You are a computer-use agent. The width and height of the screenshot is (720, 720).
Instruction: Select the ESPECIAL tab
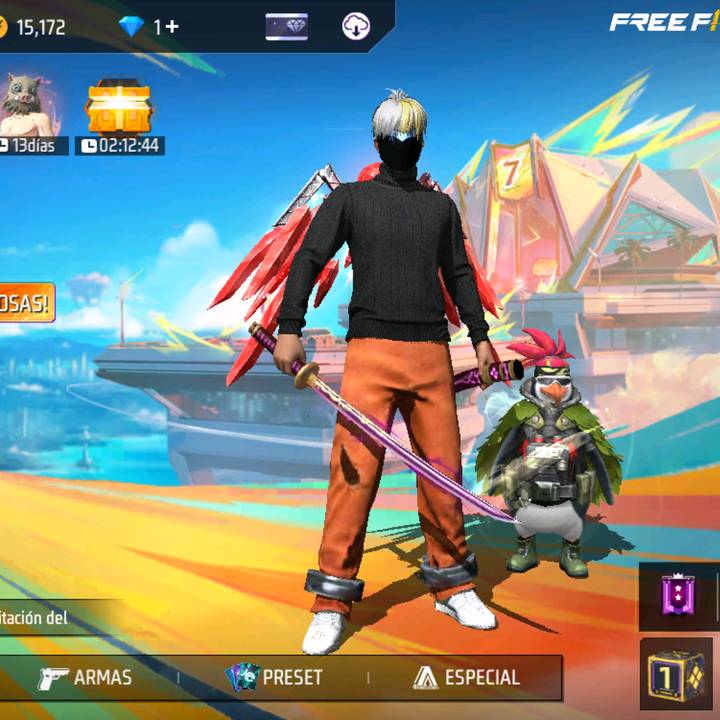pyautogui.click(x=467, y=677)
